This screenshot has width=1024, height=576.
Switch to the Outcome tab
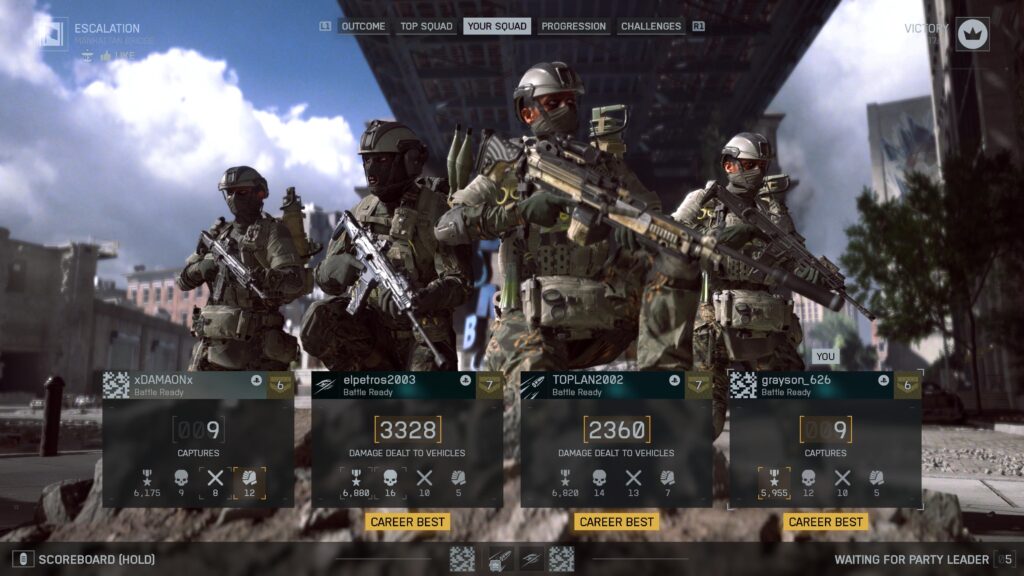coord(362,26)
